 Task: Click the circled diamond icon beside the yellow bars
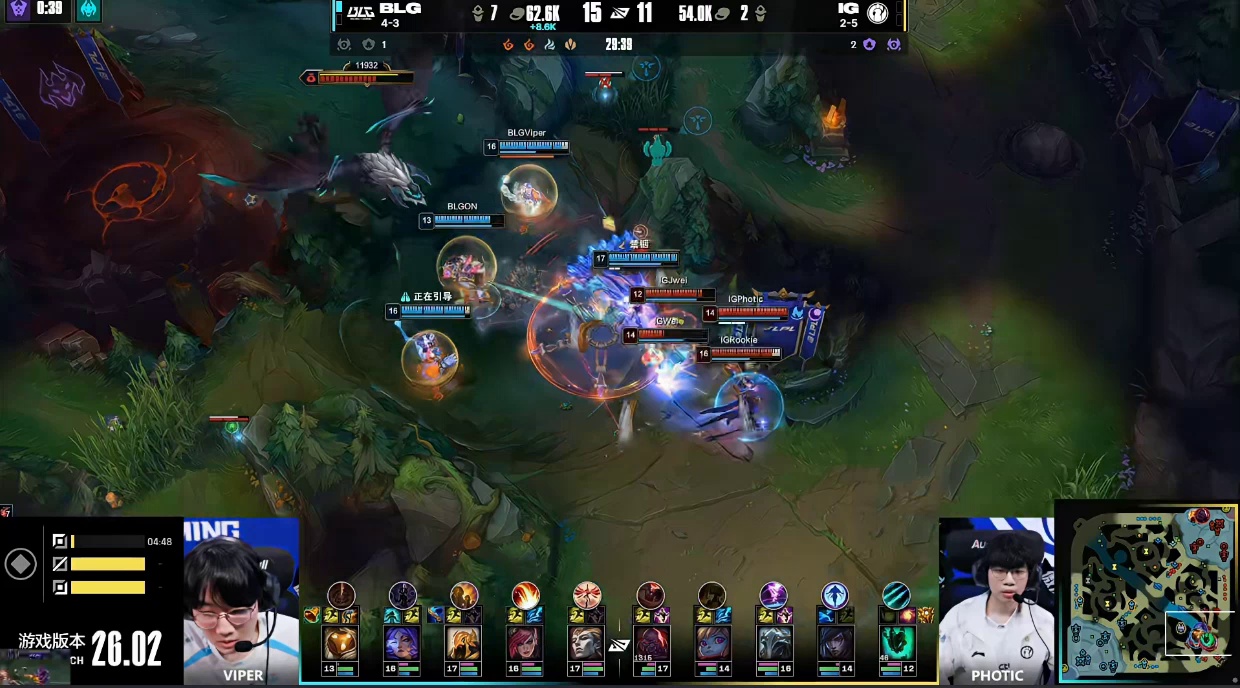tap(21, 564)
